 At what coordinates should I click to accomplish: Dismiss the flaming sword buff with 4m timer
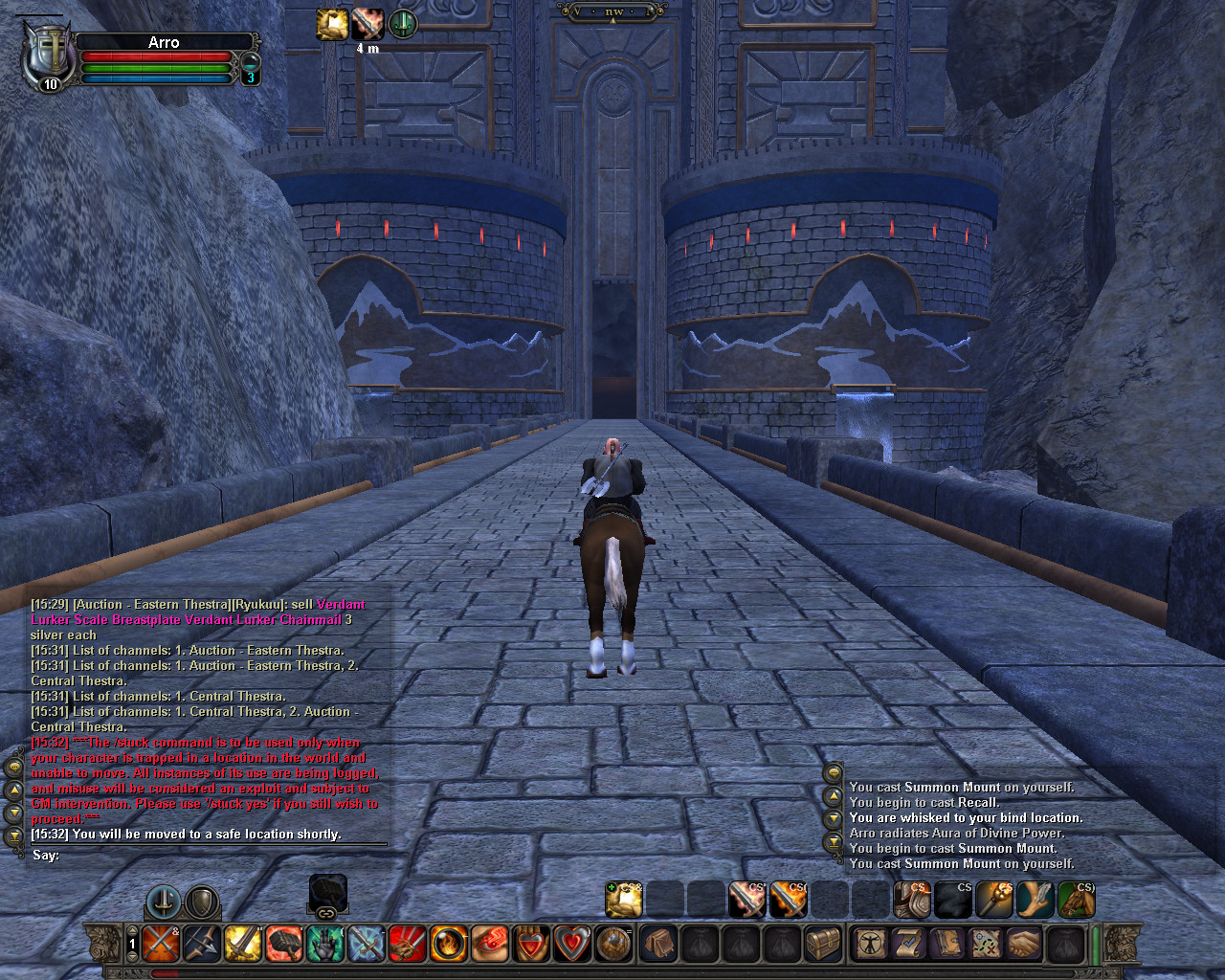pos(368,24)
